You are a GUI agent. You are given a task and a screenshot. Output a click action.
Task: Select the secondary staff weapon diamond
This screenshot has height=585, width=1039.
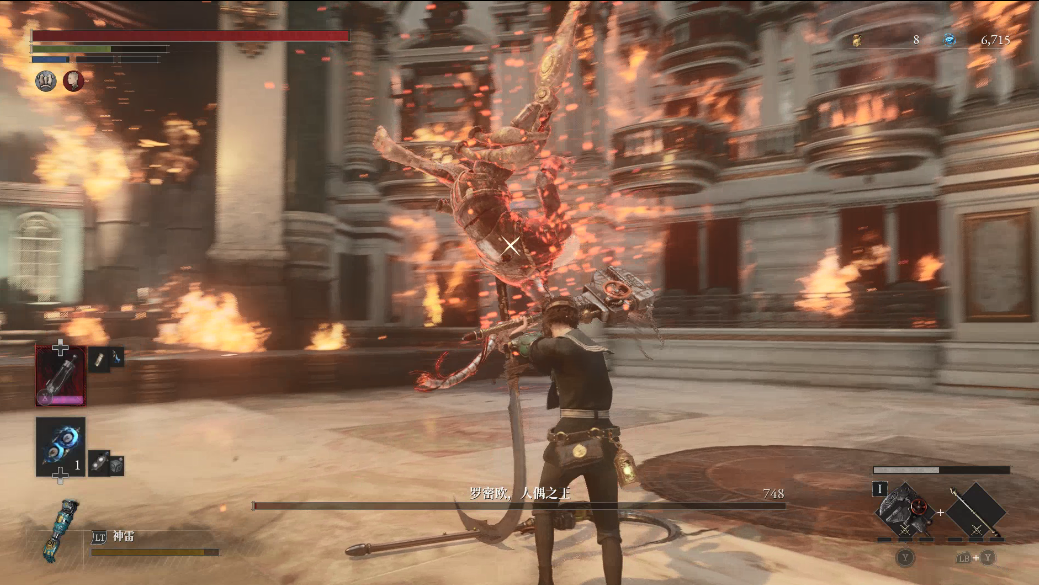(x=975, y=512)
